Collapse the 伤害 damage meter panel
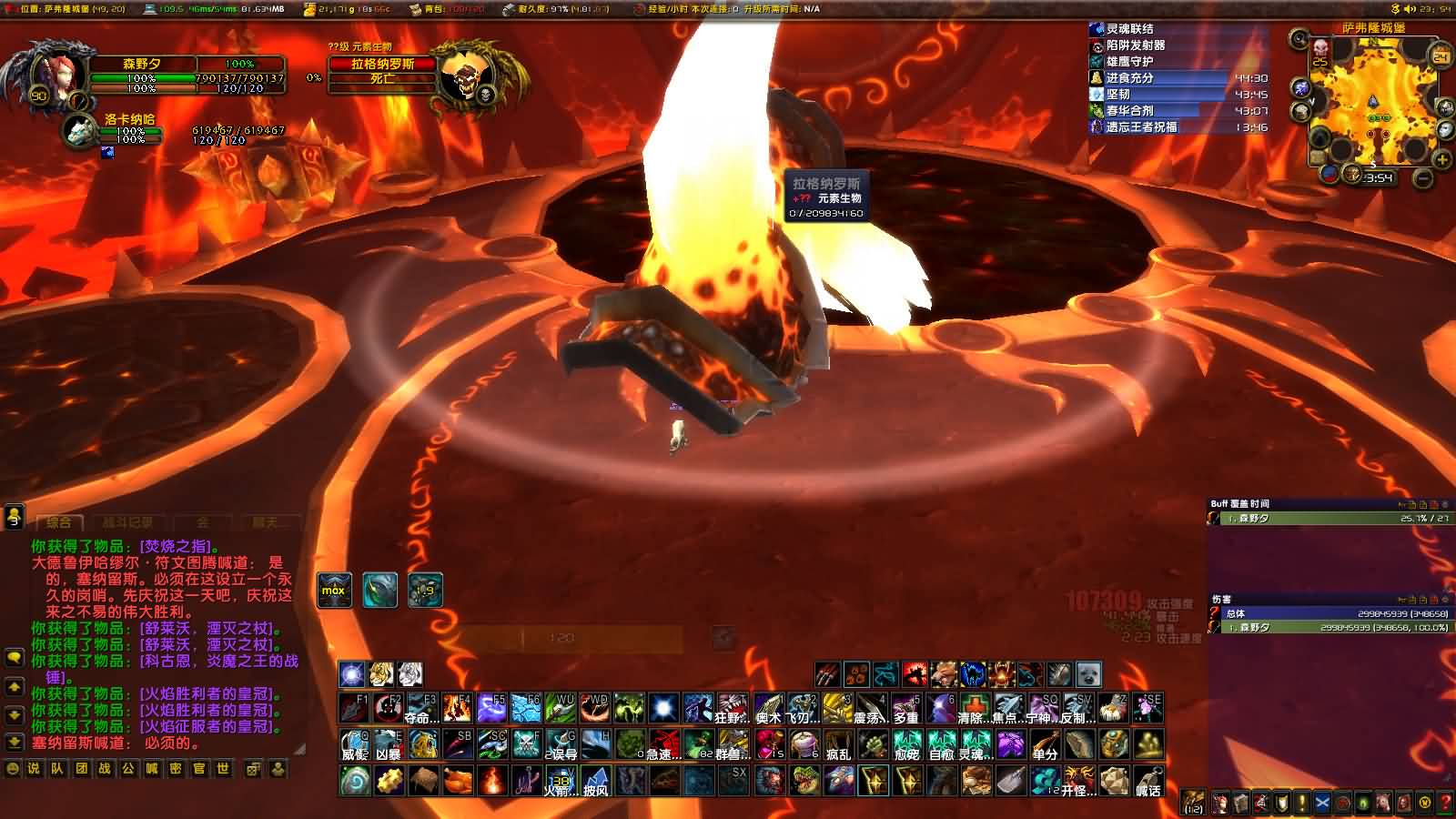This screenshot has width=1456, height=819. click(1444, 600)
